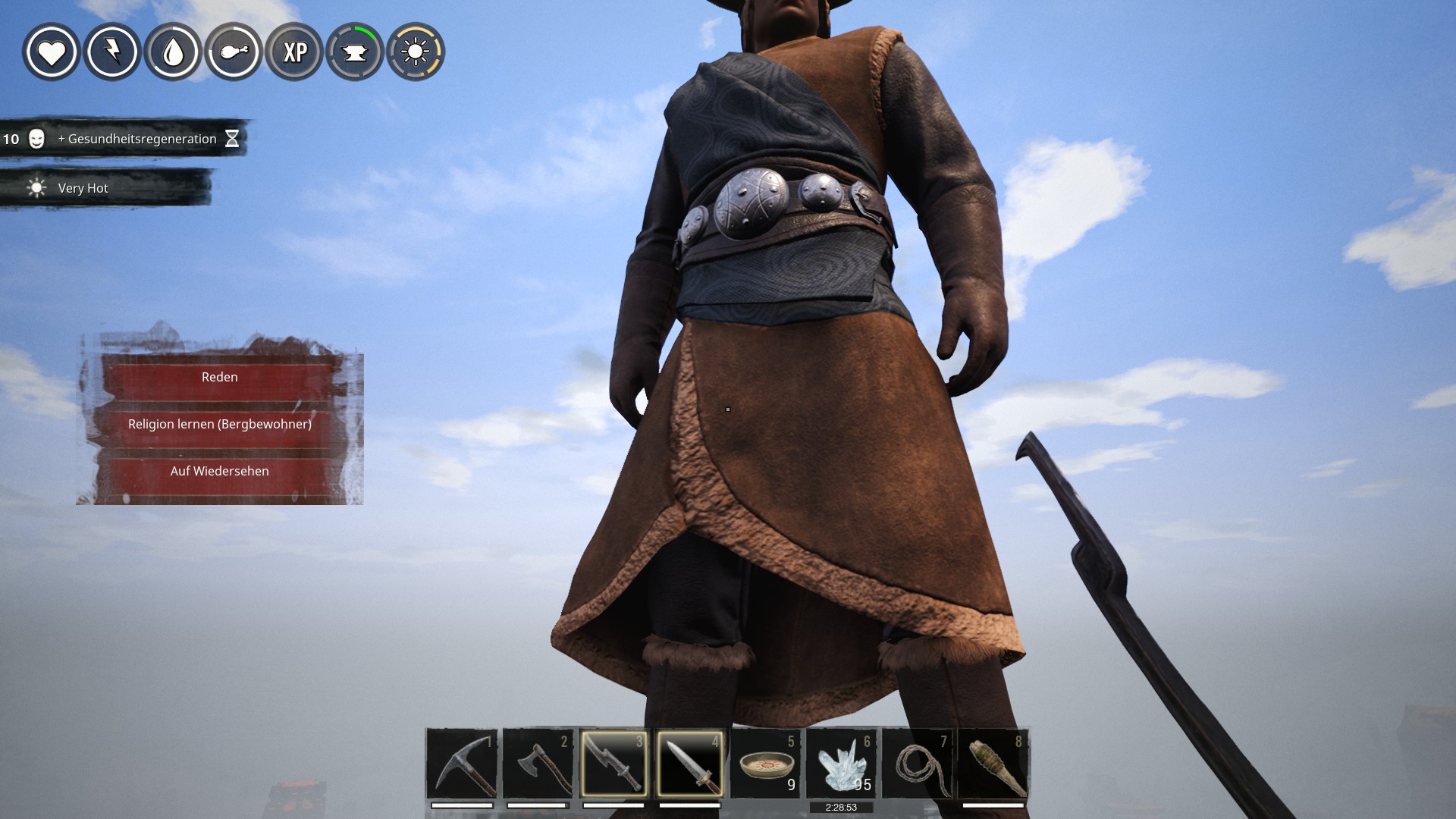Select Religion lernen (Bergbewohner)
The height and width of the screenshot is (819, 1456).
219,424
